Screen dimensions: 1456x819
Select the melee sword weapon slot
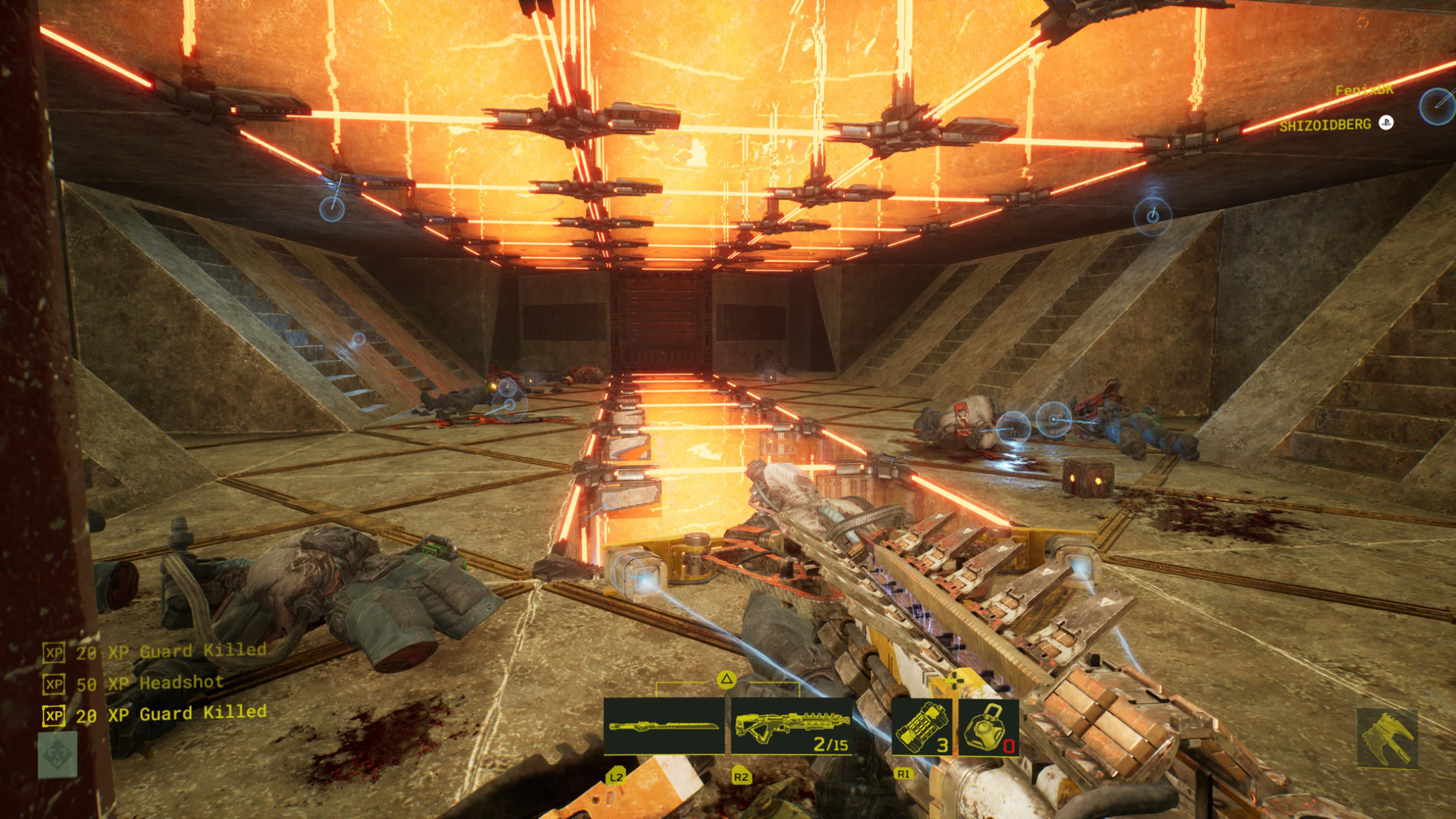pyautogui.click(x=663, y=726)
